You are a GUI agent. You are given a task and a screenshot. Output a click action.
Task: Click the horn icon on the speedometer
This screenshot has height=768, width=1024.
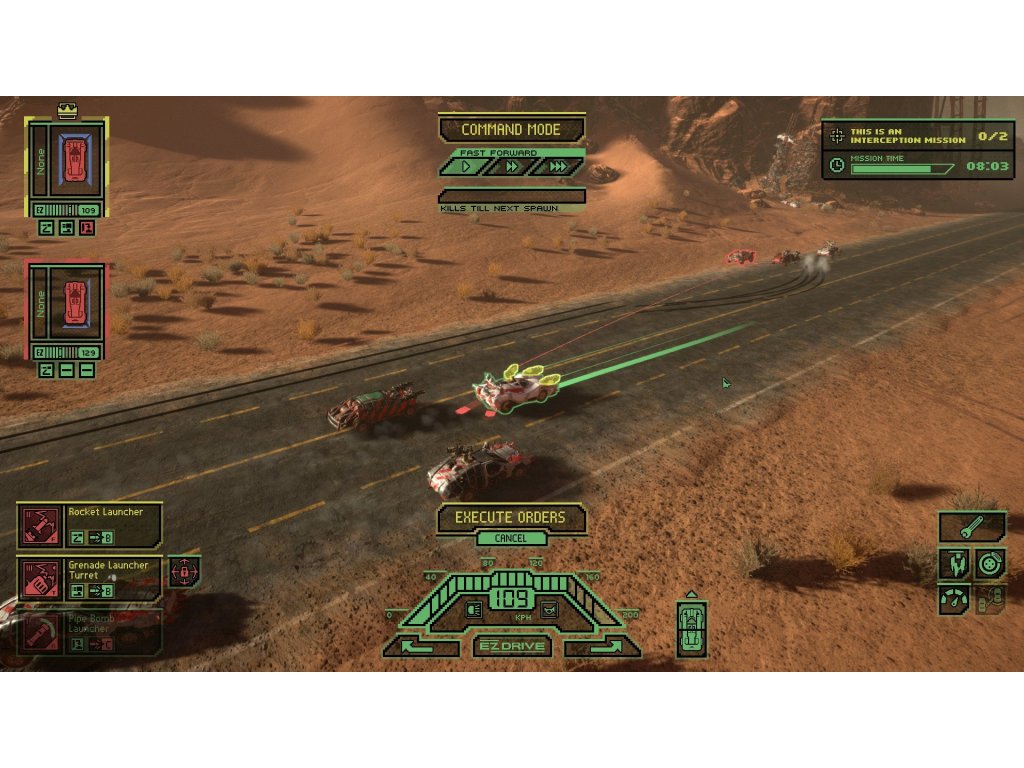548,607
